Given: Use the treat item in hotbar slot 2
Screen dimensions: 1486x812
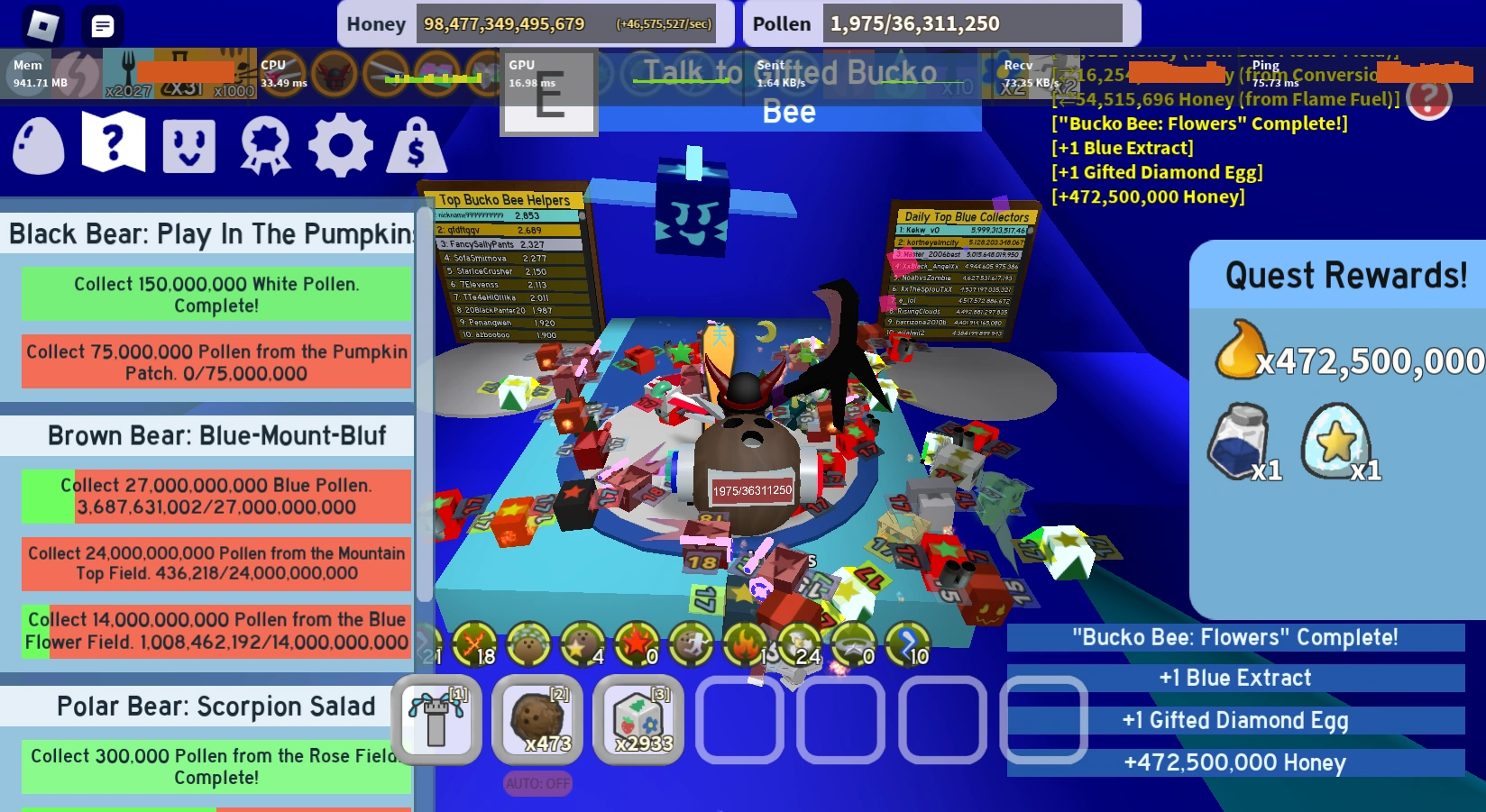Looking at the screenshot, I should [x=537, y=721].
